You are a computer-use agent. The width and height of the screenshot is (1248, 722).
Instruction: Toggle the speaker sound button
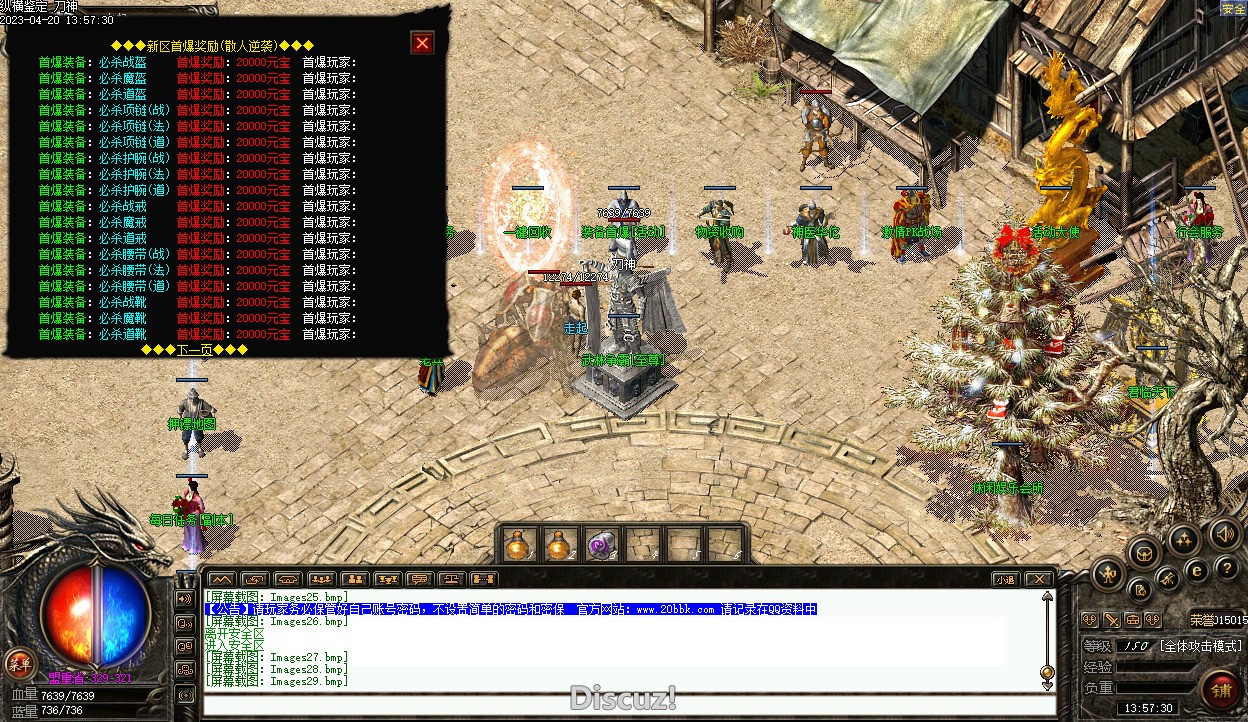(1224, 531)
